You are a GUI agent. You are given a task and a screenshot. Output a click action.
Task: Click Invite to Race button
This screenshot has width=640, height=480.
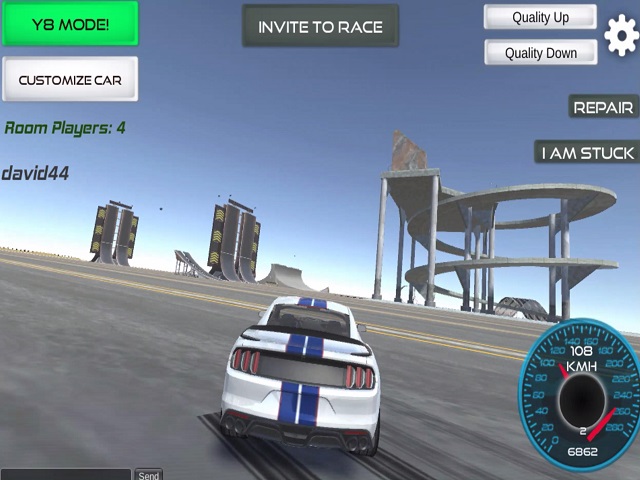click(320, 26)
